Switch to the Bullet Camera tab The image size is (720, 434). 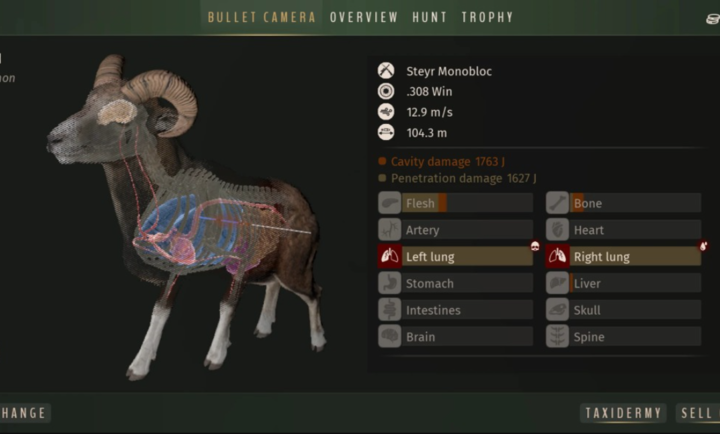point(261,17)
